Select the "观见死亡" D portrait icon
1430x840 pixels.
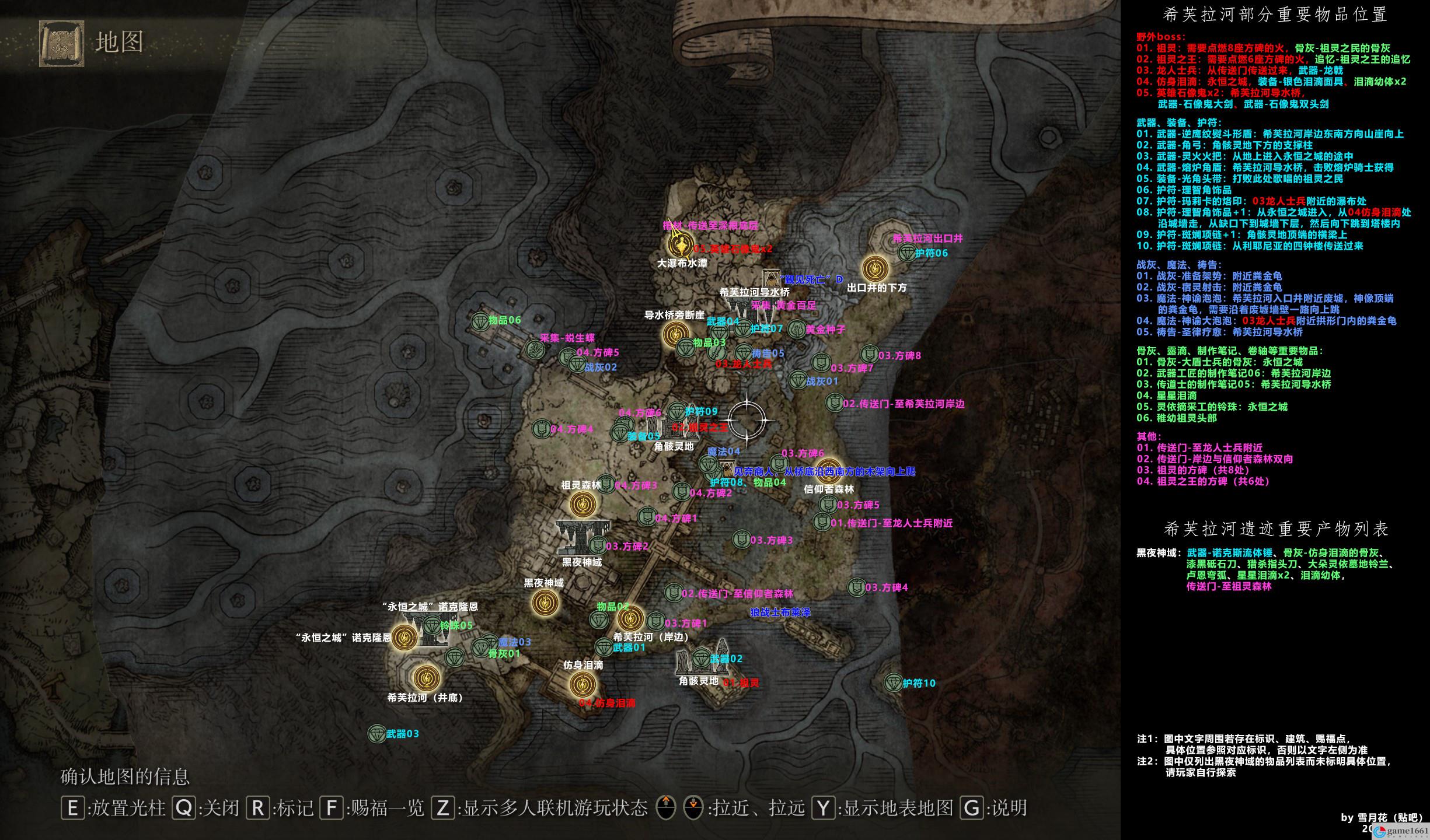coord(771,279)
